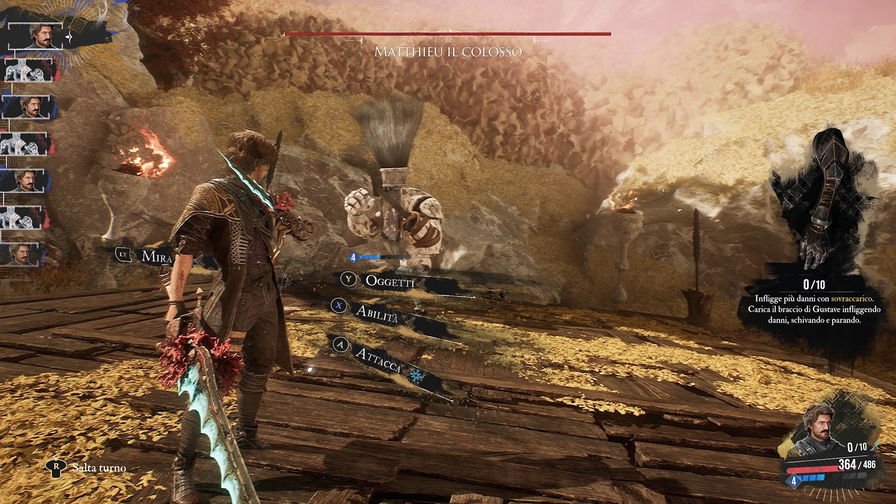This screenshot has width=896, height=504.
Task: Select the Mira aim option
Action: [157, 256]
